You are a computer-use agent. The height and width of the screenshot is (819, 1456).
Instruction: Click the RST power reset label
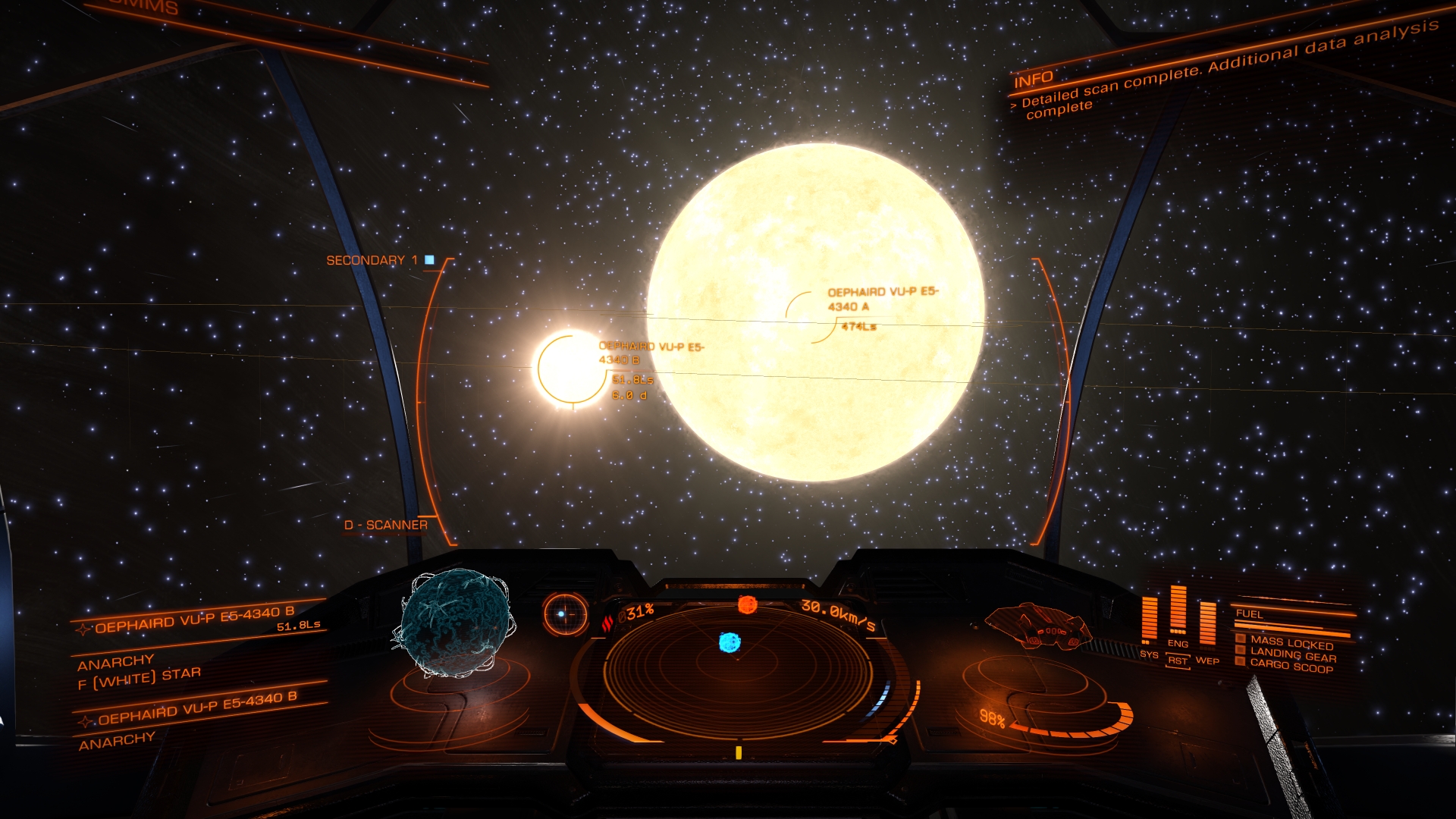[1178, 661]
